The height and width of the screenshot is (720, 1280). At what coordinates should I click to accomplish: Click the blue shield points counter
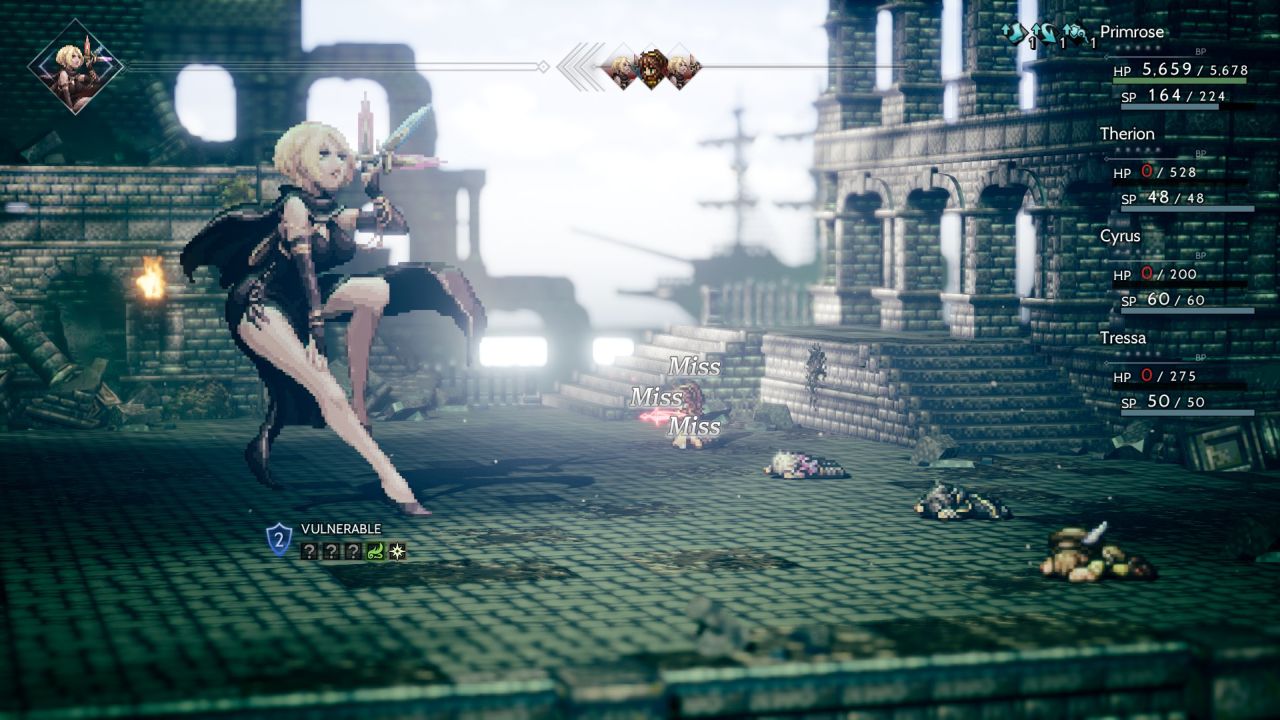point(279,540)
